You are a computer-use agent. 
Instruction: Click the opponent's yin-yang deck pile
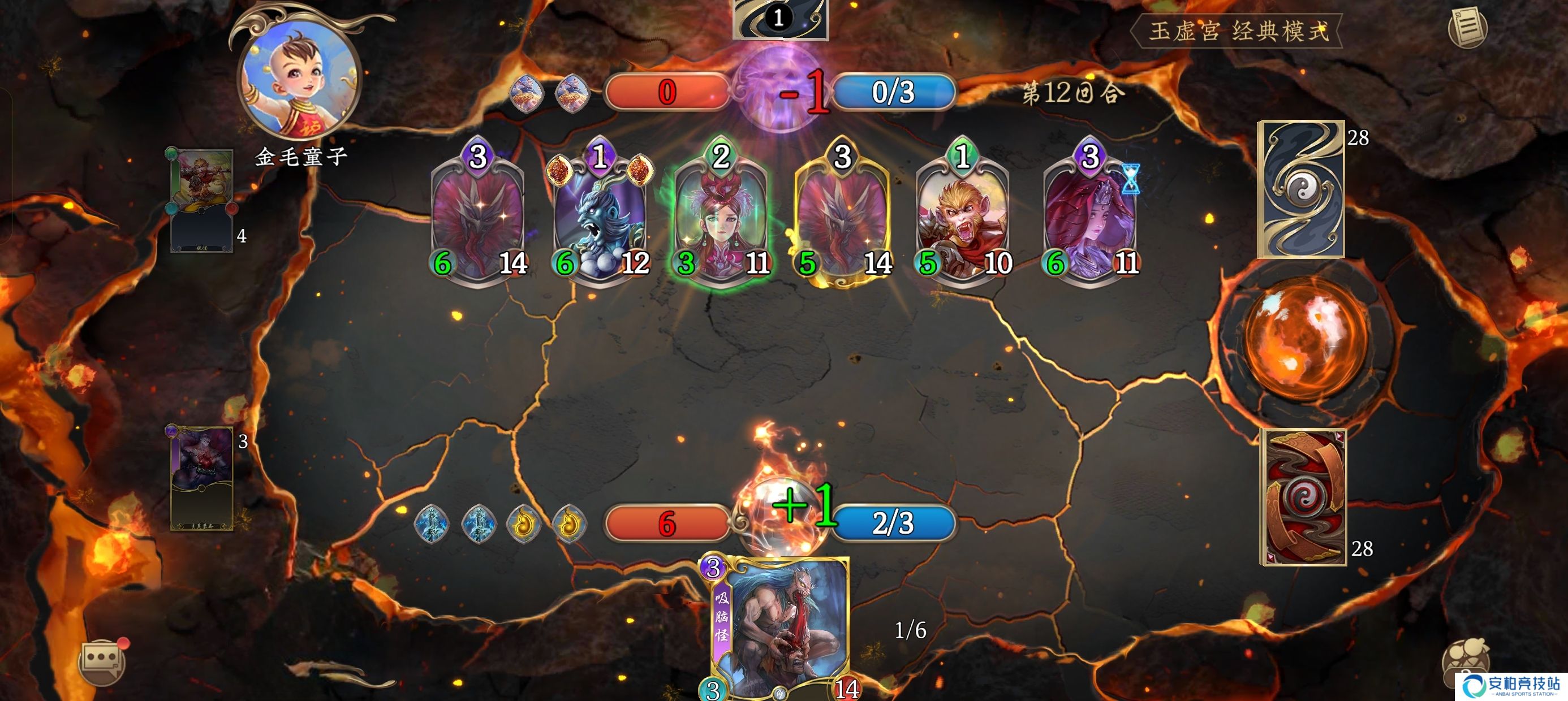tap(1302, 190)
